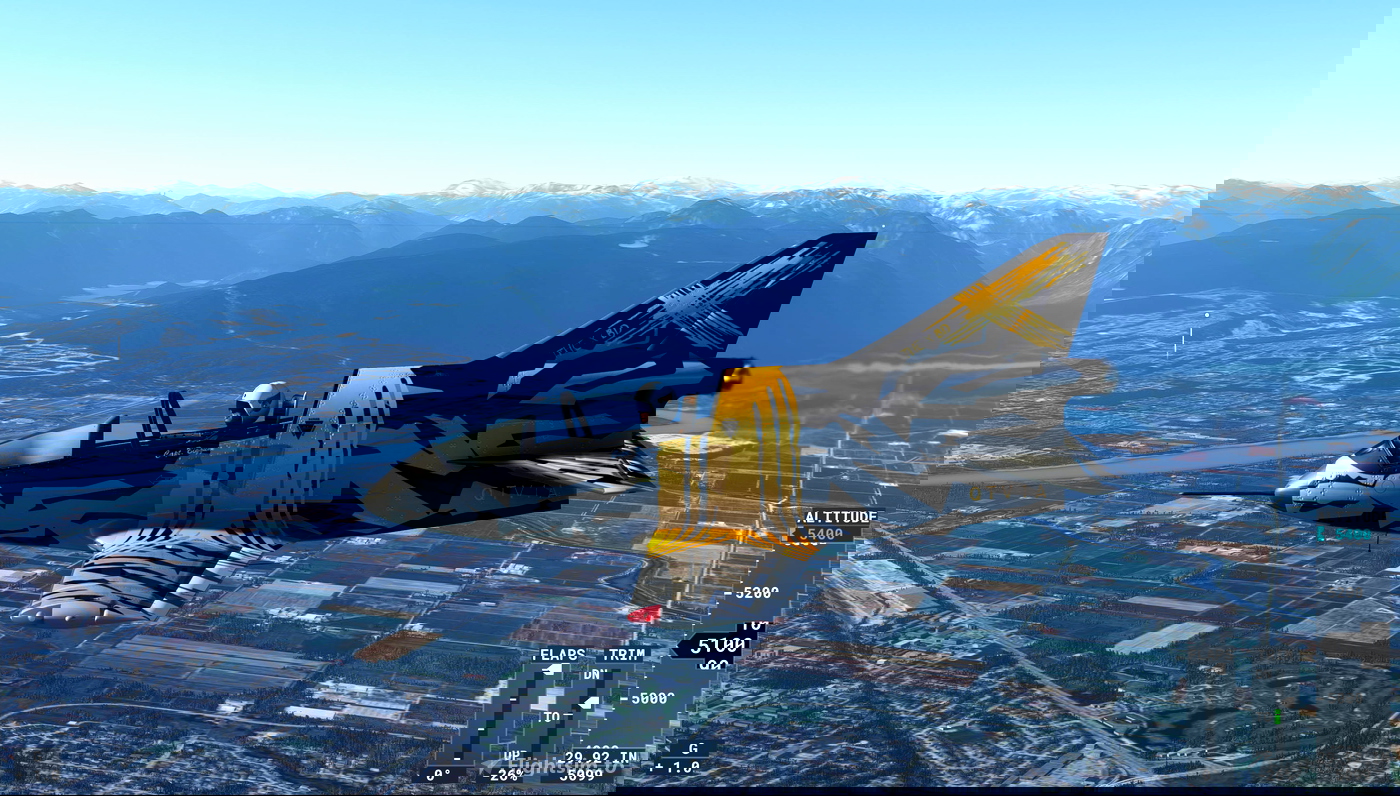Click the green navigation arrow indicator
The width and height of the screenshot is (1400, 796).
coord(1277,716)
